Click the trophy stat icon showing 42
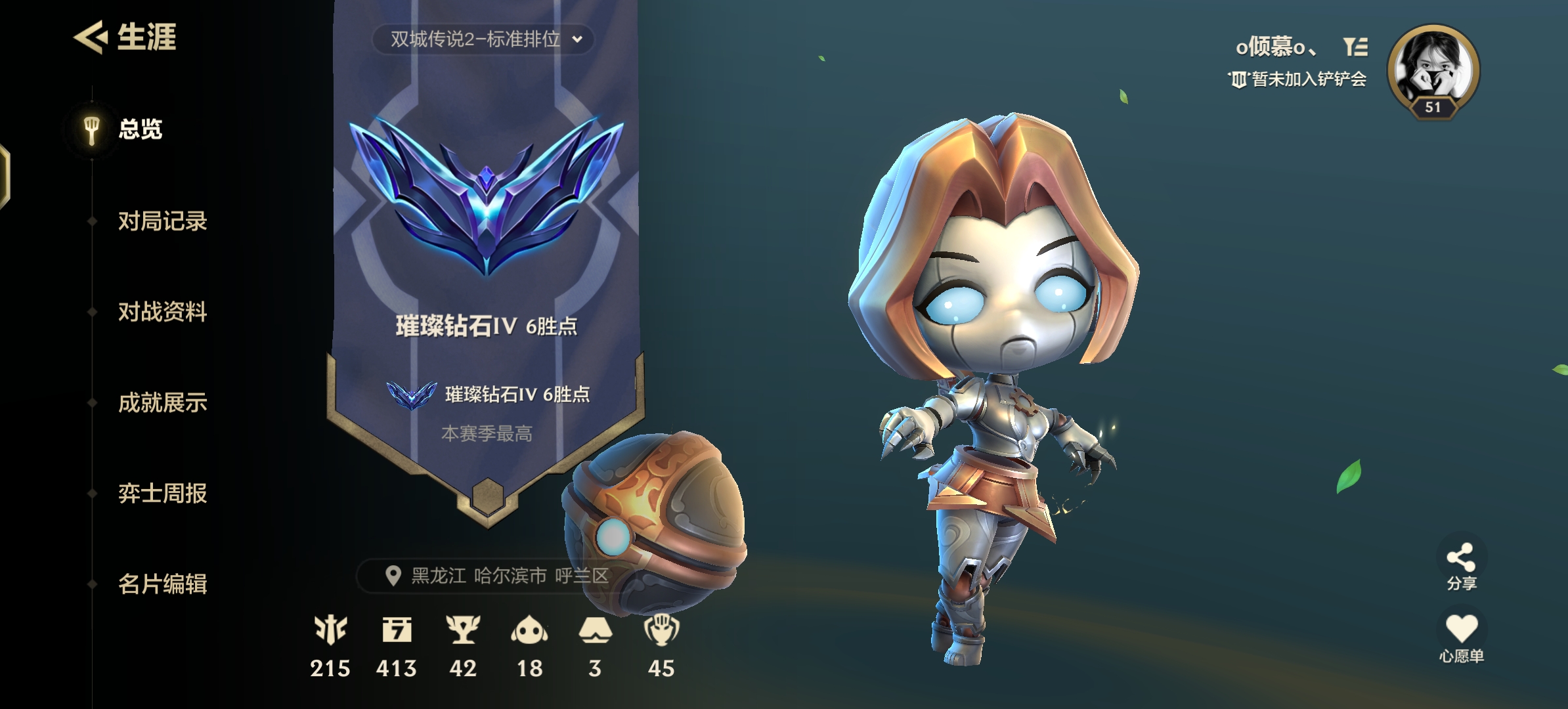The height and width of the screenshot is (709, 1568). (463, 630)
